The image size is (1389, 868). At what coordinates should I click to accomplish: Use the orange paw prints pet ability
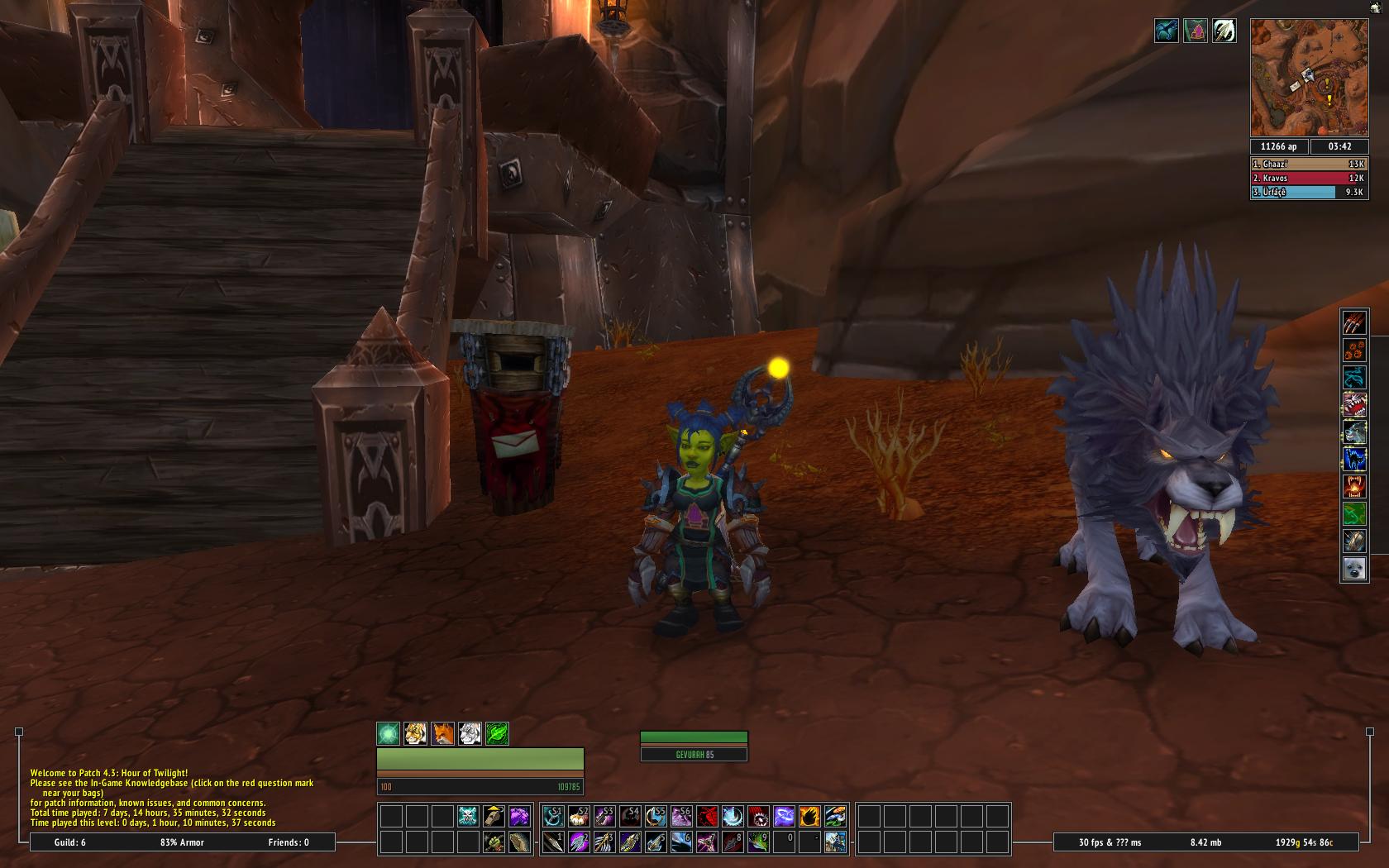[x=1353, y=350]
